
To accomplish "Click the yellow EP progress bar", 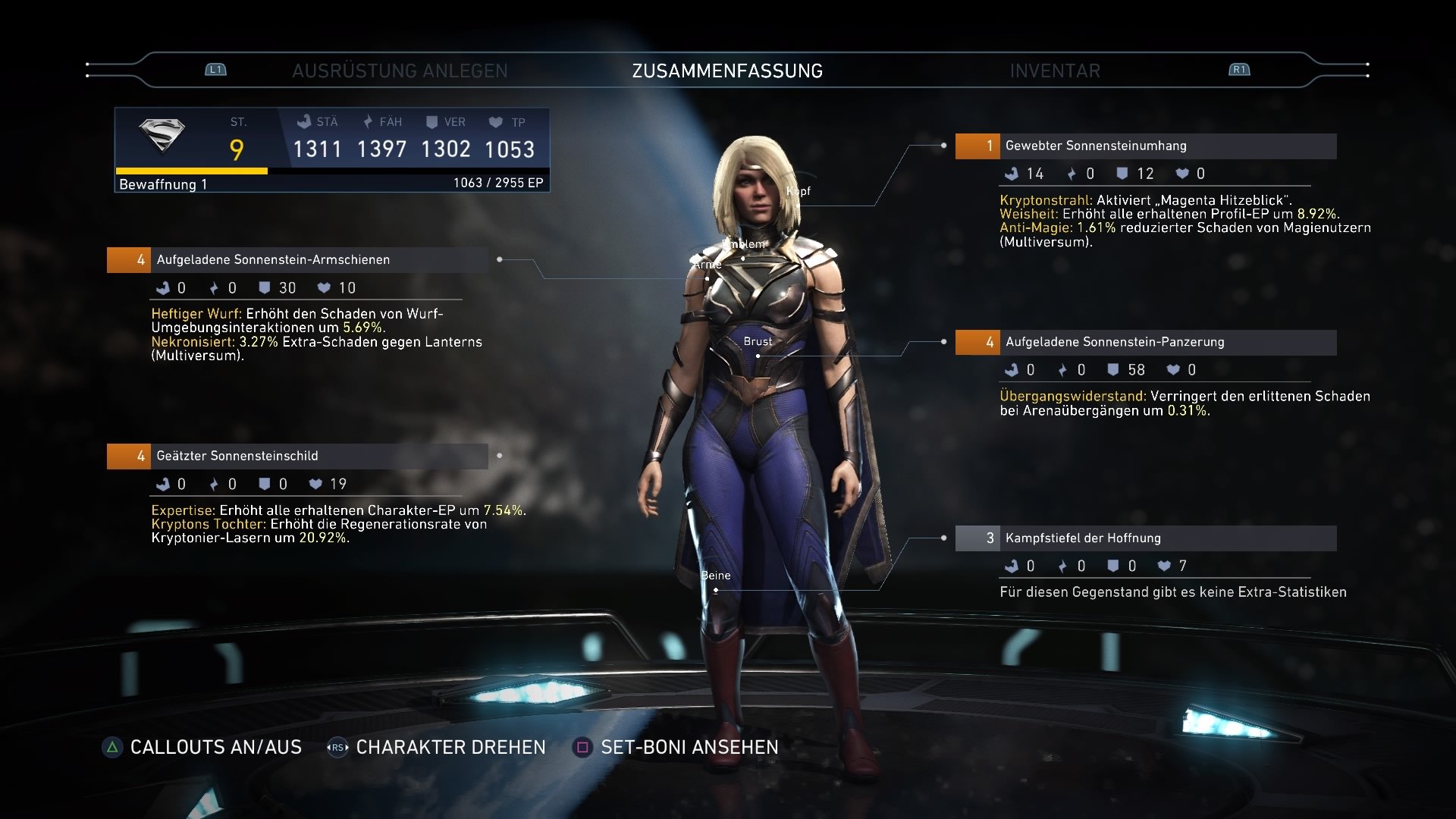I will 190,169.
